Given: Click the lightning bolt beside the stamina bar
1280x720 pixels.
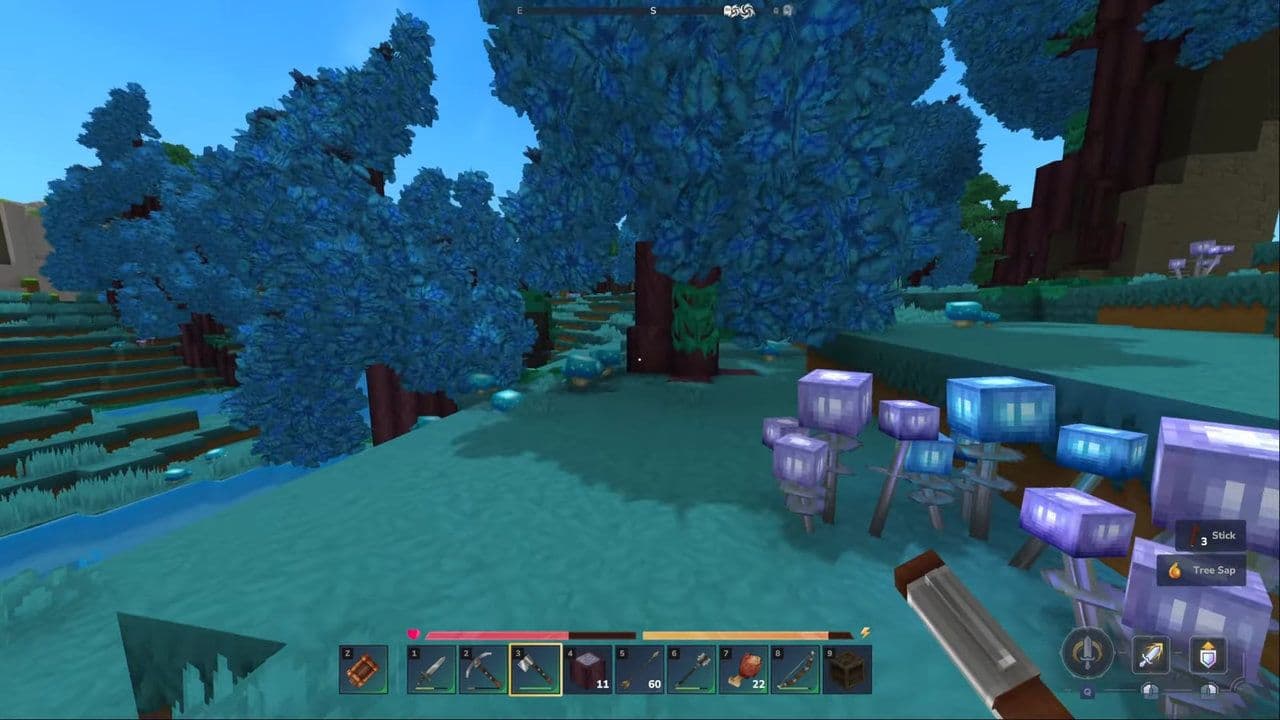Looking at the screenshot, I should click(x=863, y=630).
